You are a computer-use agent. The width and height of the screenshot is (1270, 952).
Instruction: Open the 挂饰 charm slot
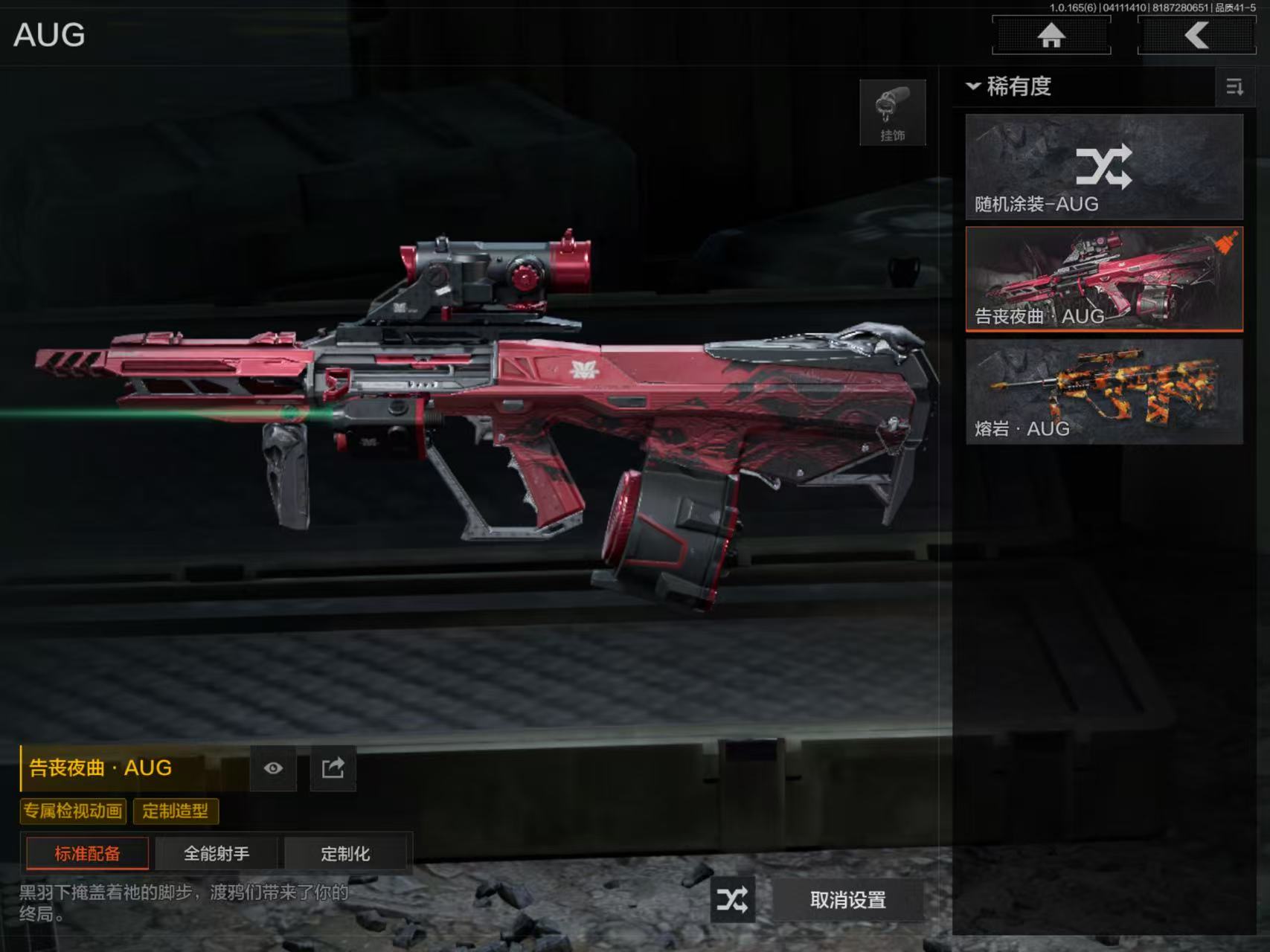[x=892, y=112]
